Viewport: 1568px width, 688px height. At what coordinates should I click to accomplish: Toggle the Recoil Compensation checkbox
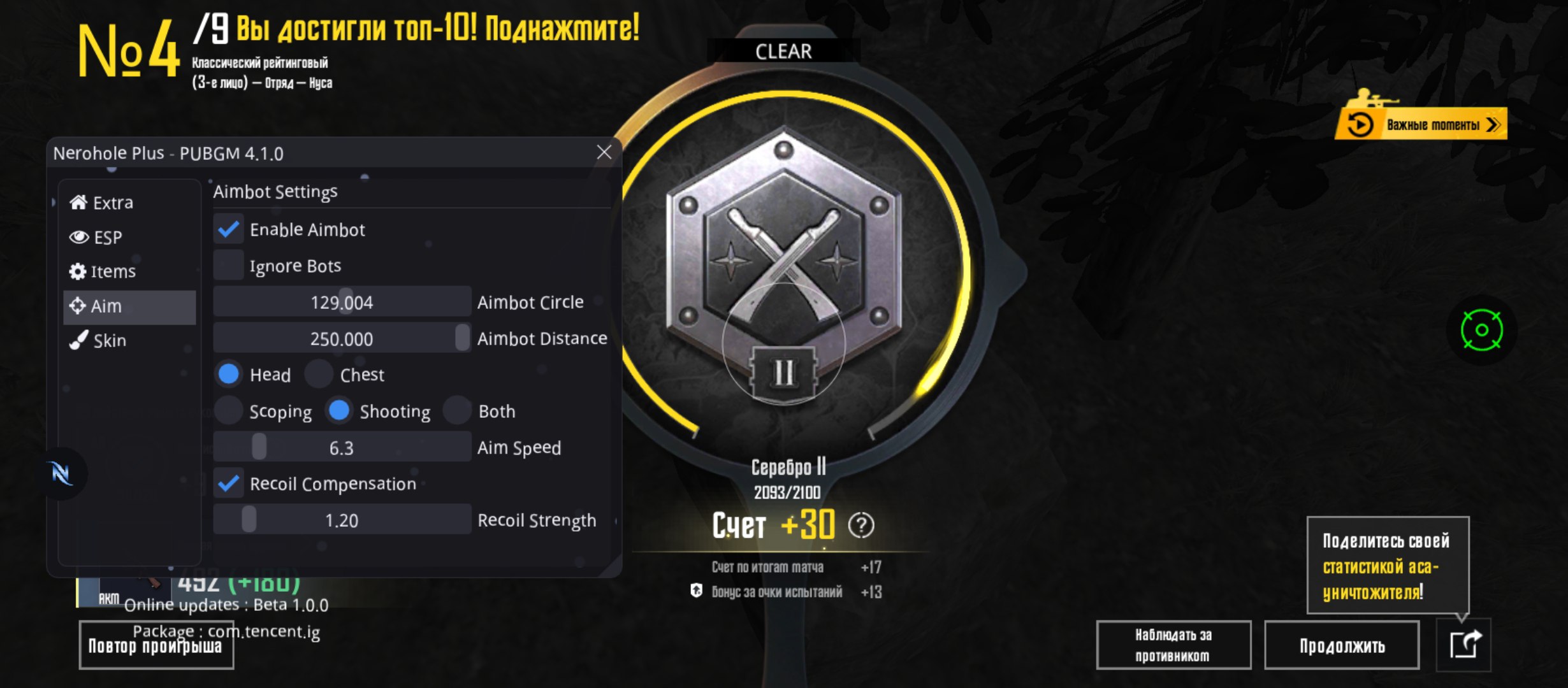click(x=228, y=484)
